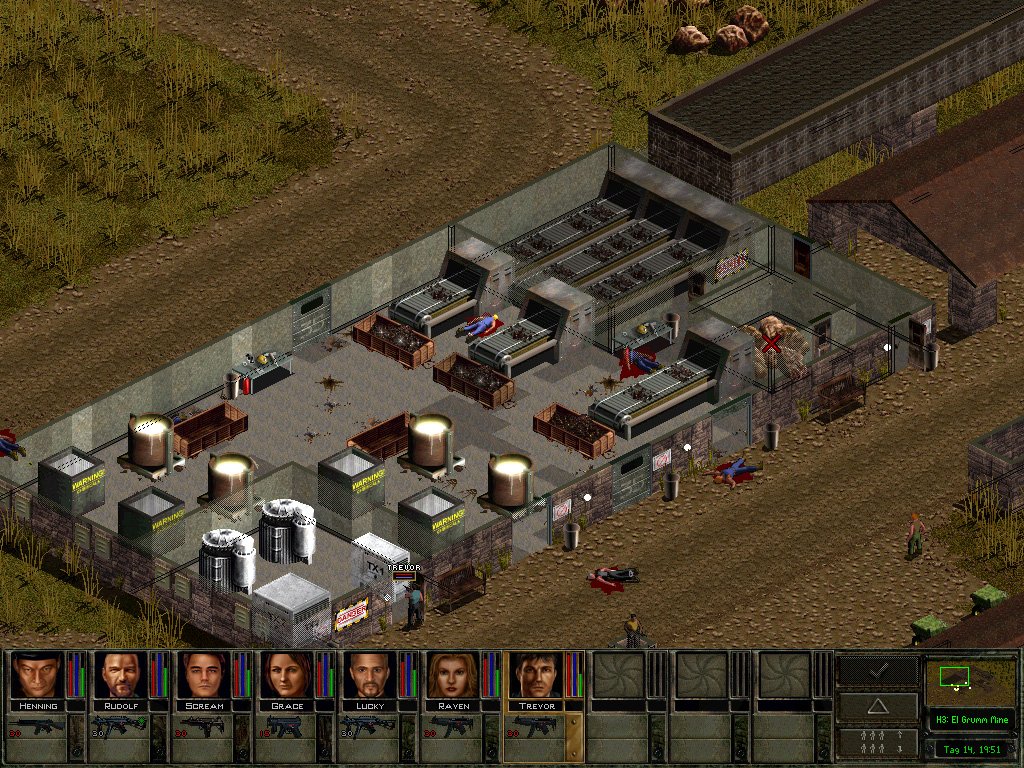Select Raven's portrait
Image resolution: width=1024 pixels, height=768 pixels.
(454, 675)
